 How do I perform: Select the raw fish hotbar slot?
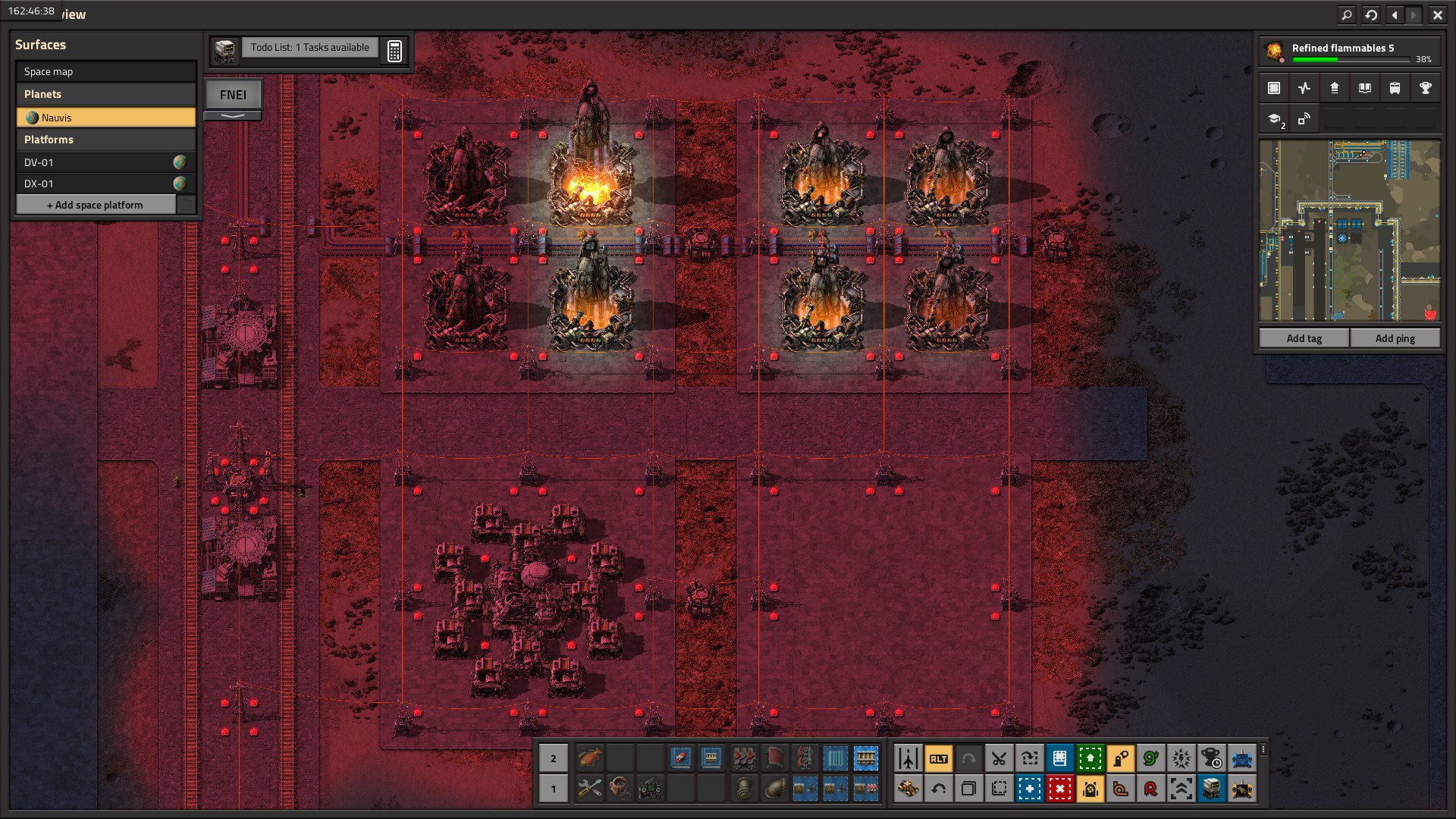click(589, 758)
